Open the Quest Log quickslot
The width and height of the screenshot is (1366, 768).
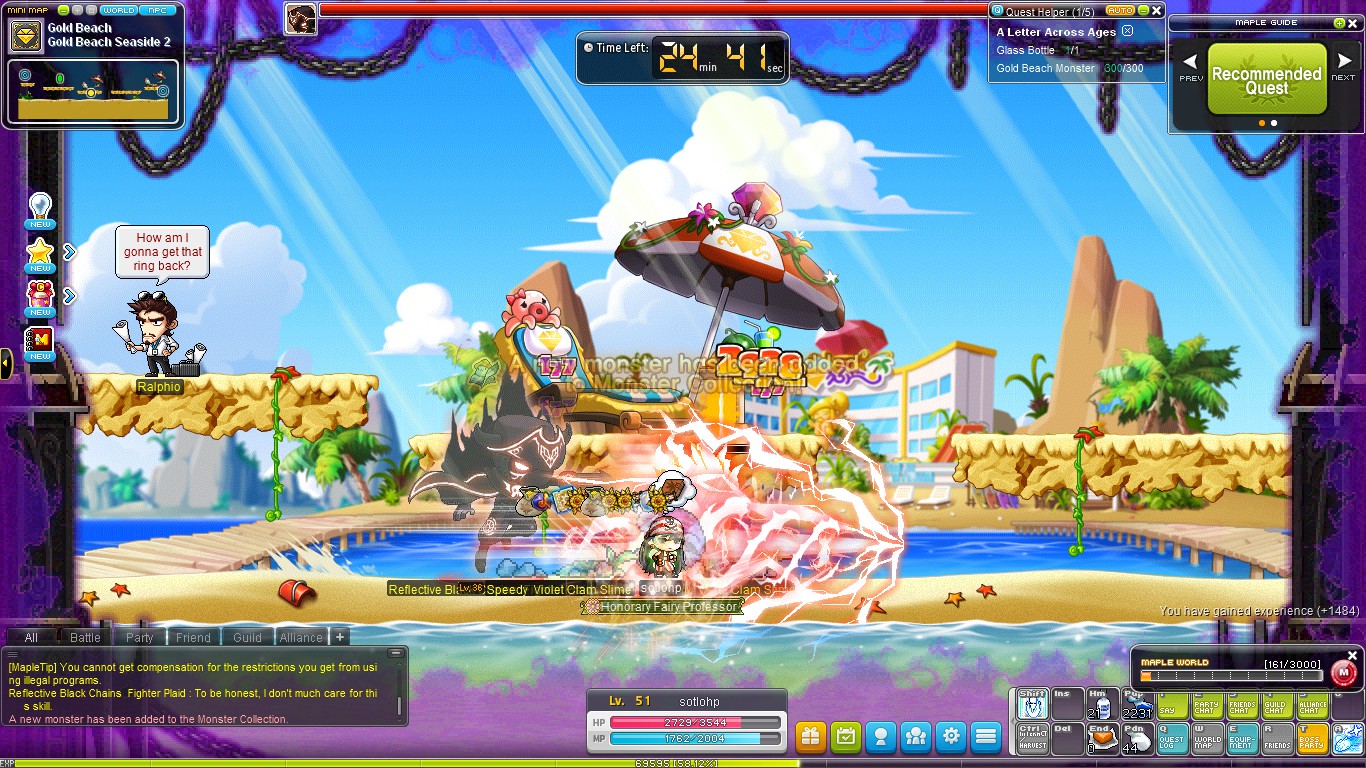pyautogui.click(x=1172, y=737)
